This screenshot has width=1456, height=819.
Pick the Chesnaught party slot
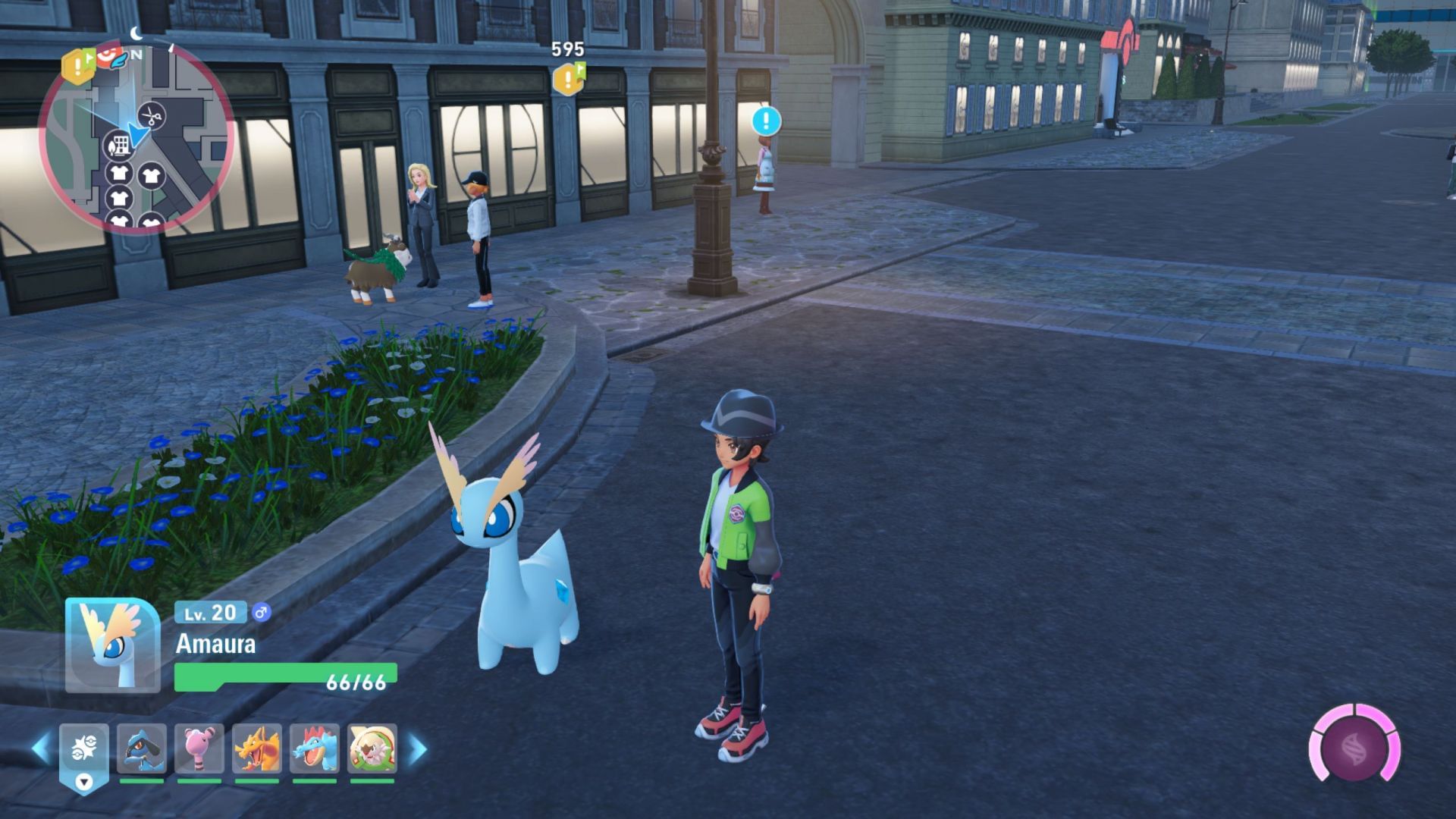tap(372, 748)
